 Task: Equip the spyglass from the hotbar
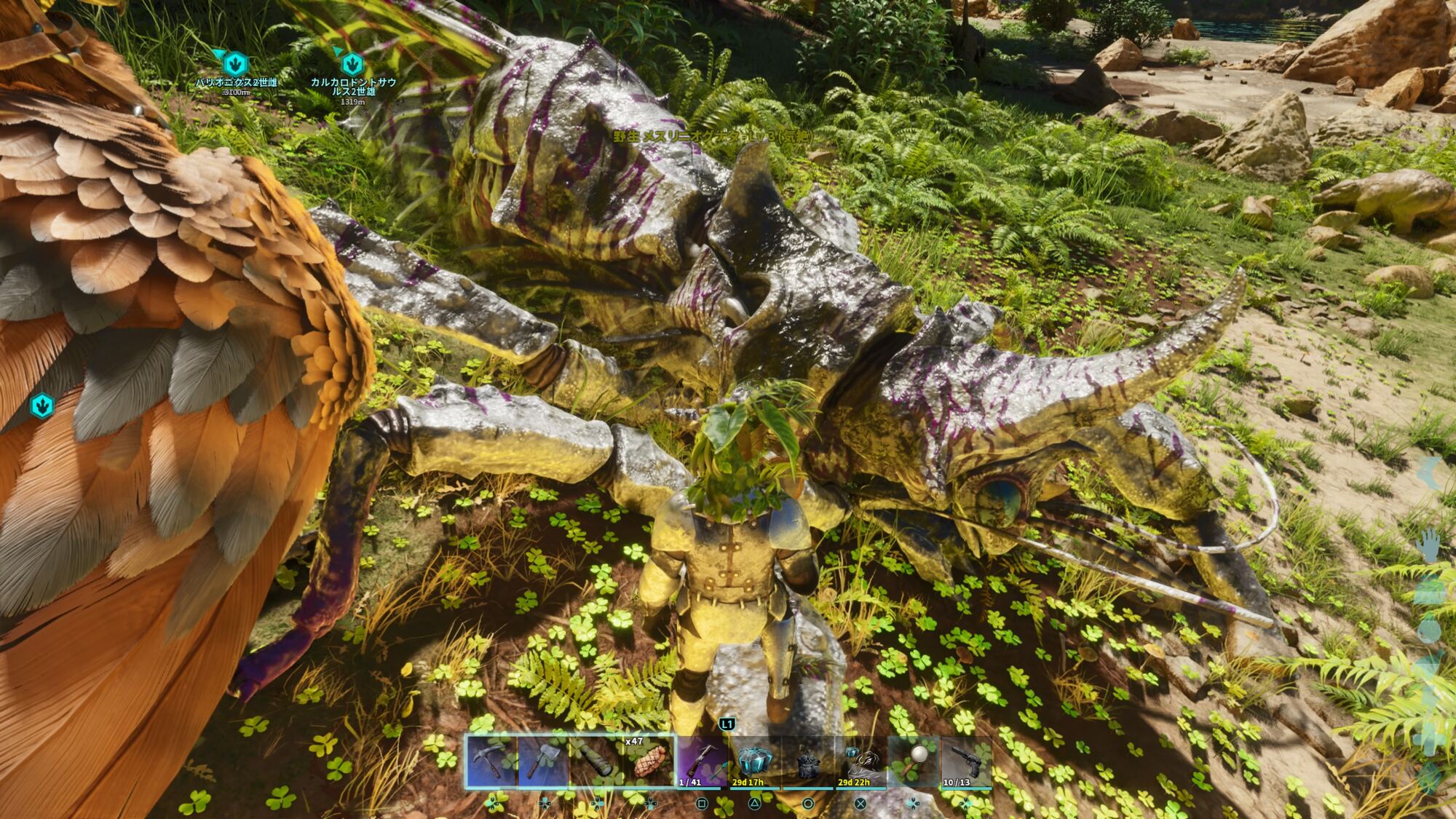[x=597, y=761]
